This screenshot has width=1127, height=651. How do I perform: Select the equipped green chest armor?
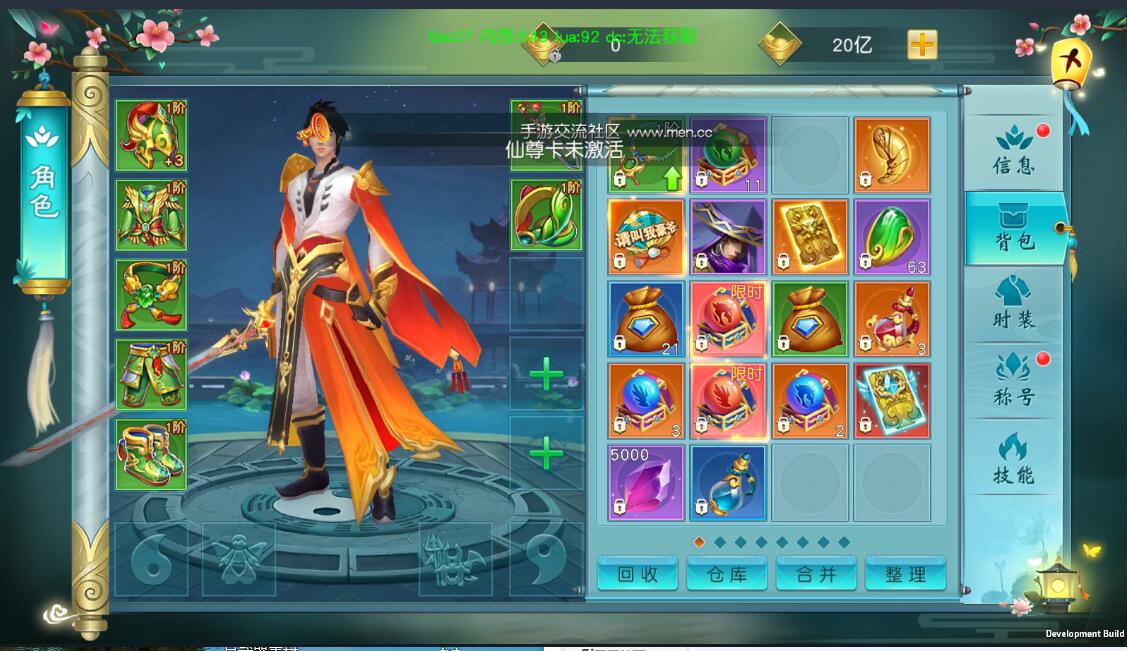pyautogui.click(x=151, y=215)
